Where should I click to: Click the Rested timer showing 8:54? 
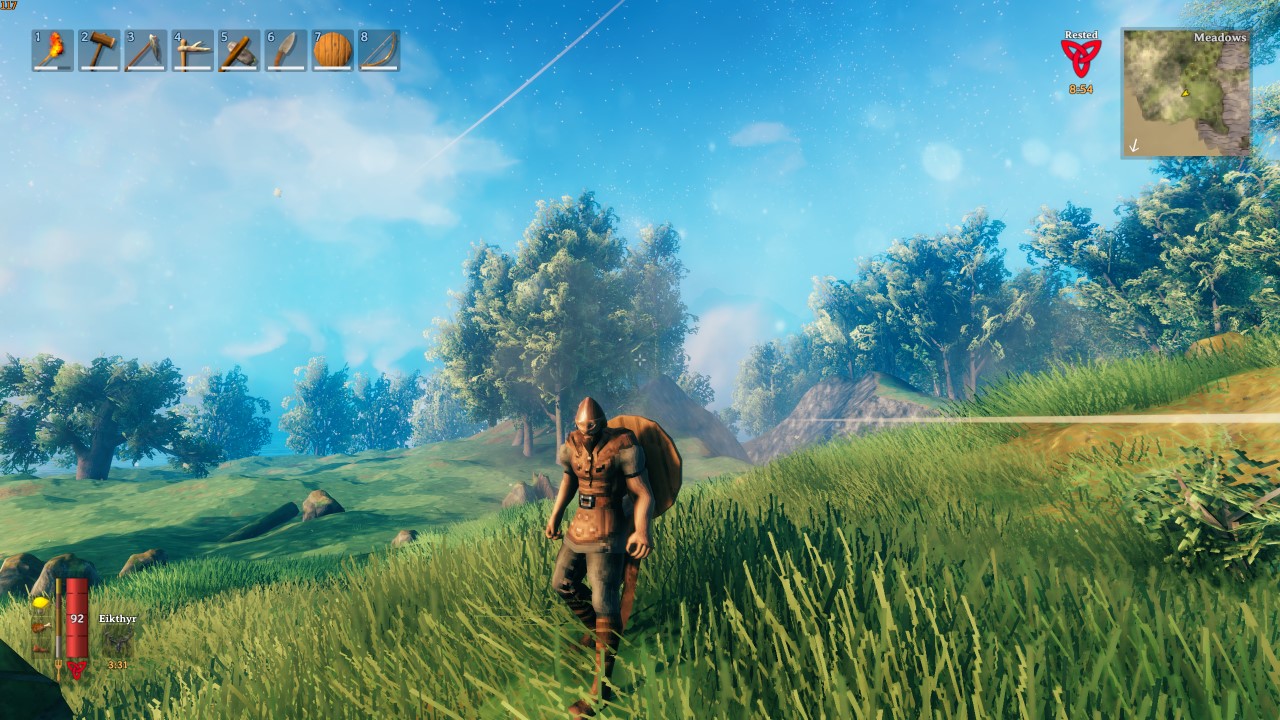1081,88
